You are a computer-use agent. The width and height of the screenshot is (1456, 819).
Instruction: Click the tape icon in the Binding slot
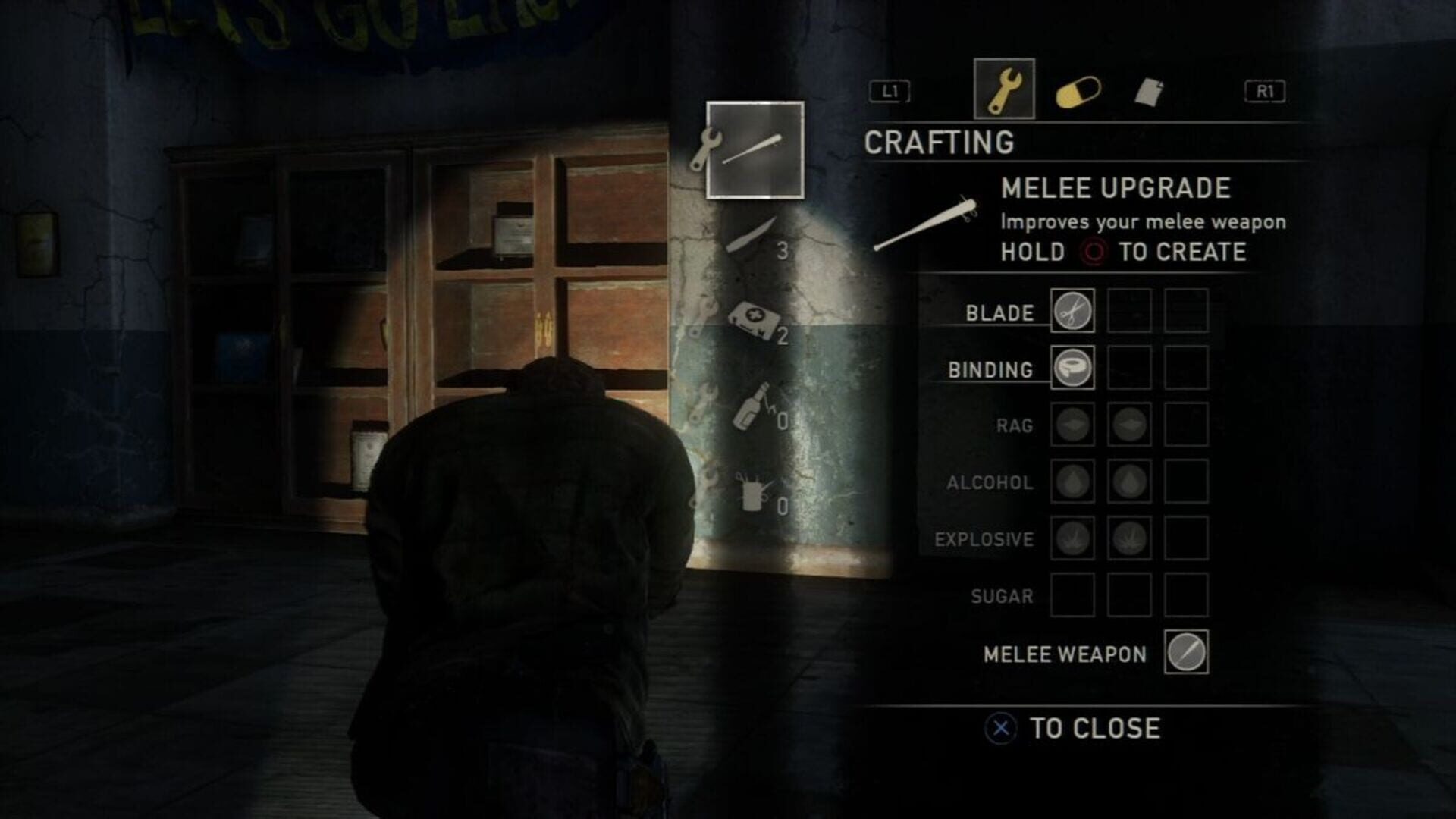click(1073, 369)
